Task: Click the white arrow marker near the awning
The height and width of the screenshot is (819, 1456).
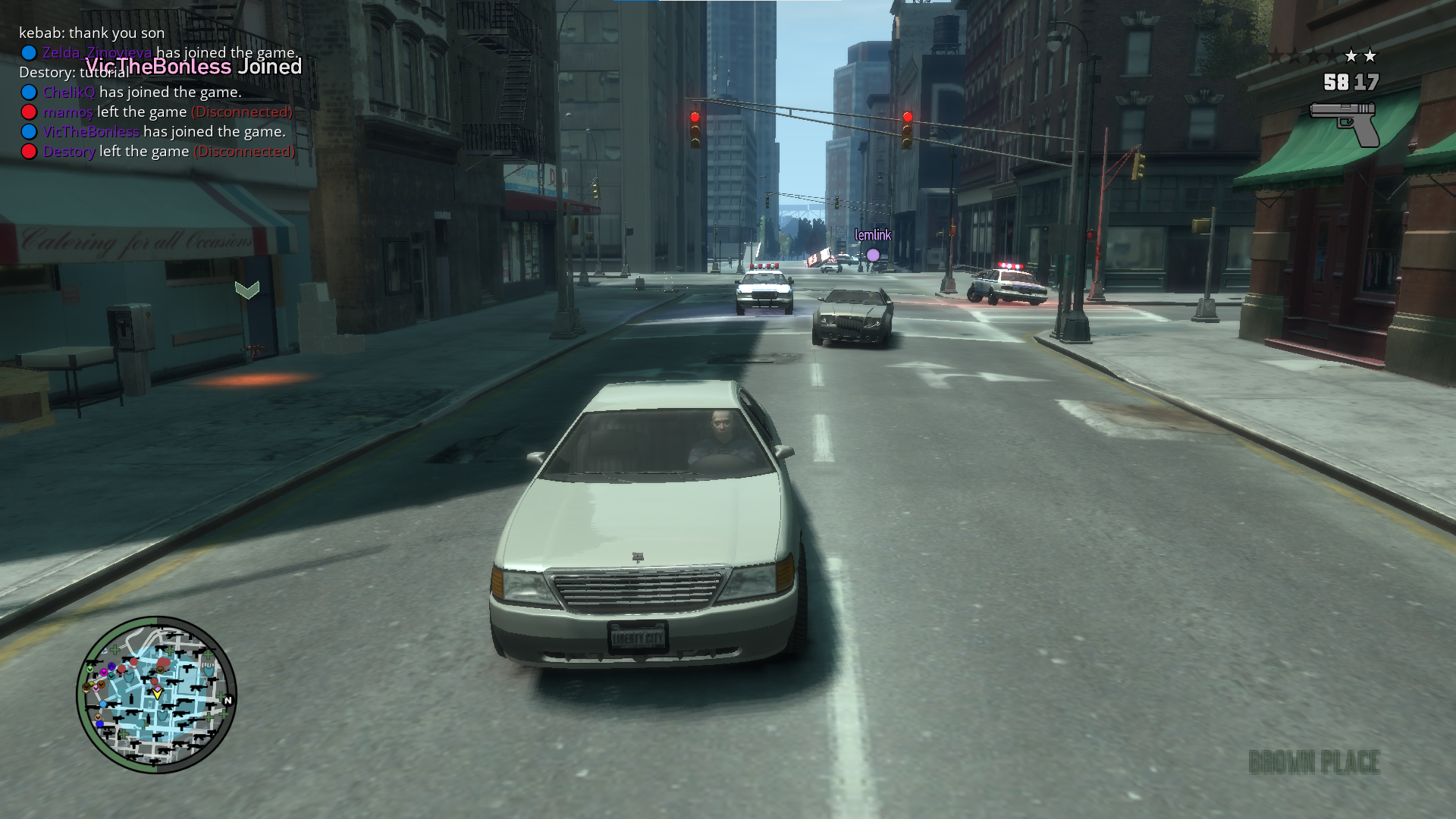Action: click(x=246, y=289)
